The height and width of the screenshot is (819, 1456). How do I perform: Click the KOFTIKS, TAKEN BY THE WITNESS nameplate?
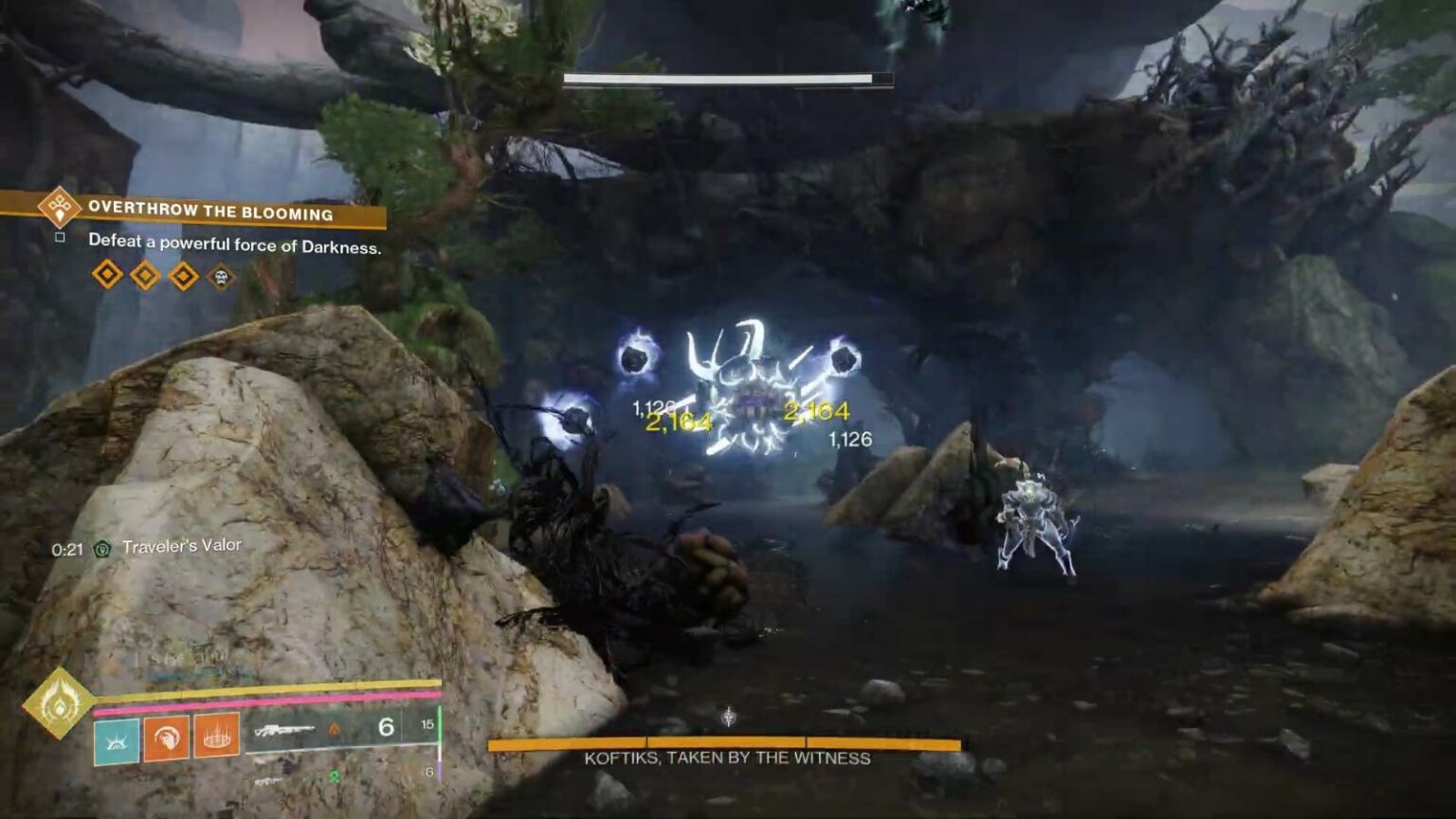pyautogui.click(x=727, y=758)
